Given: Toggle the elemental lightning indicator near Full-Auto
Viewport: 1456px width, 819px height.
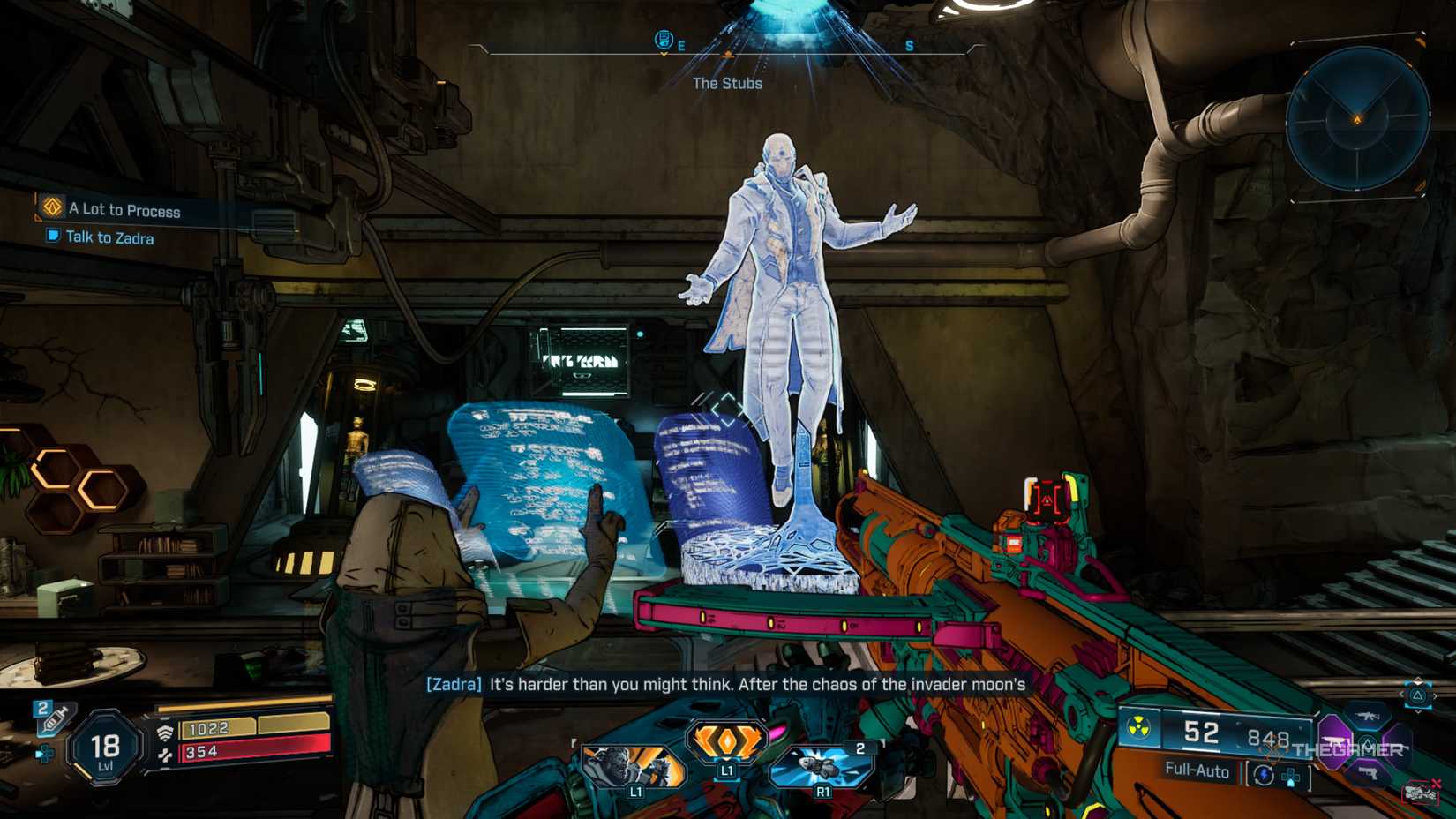Looking at the screenshot, I should pyautogui.click(x=1265, y=774).
